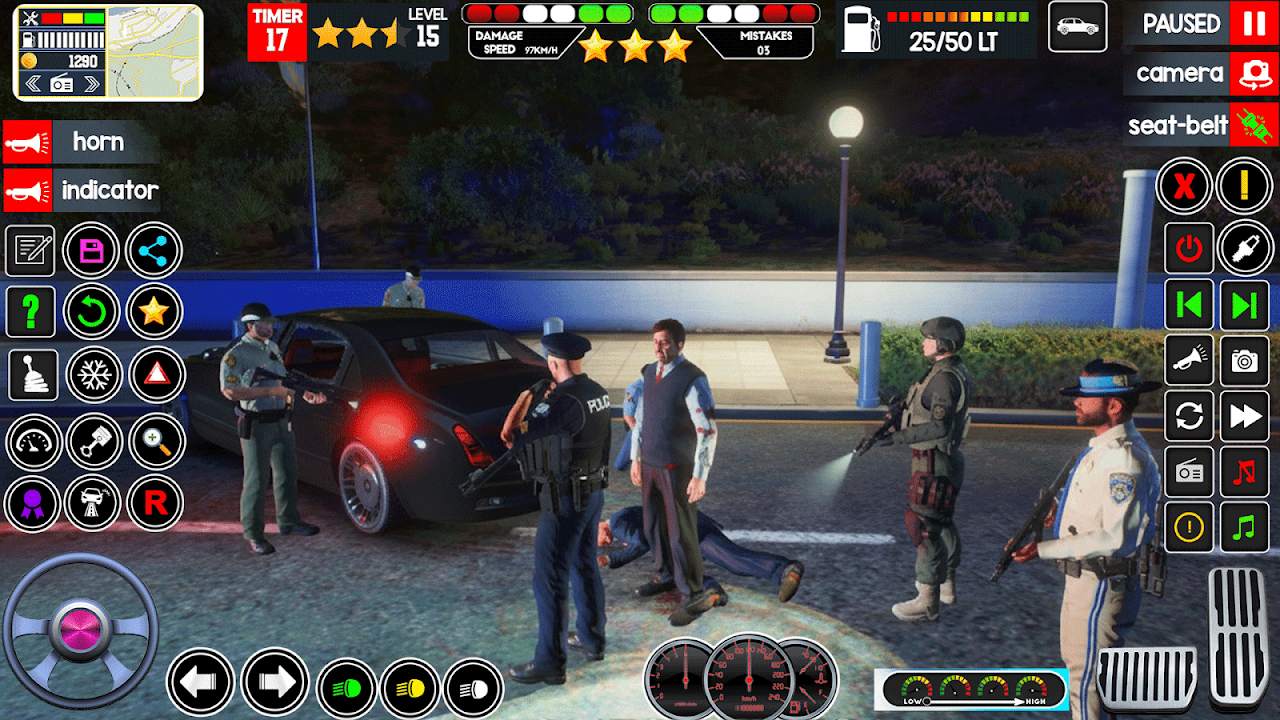This screenshot has width=1280, height=720.
Task: Steer with the left arrow button
Action: pos(200,683)
